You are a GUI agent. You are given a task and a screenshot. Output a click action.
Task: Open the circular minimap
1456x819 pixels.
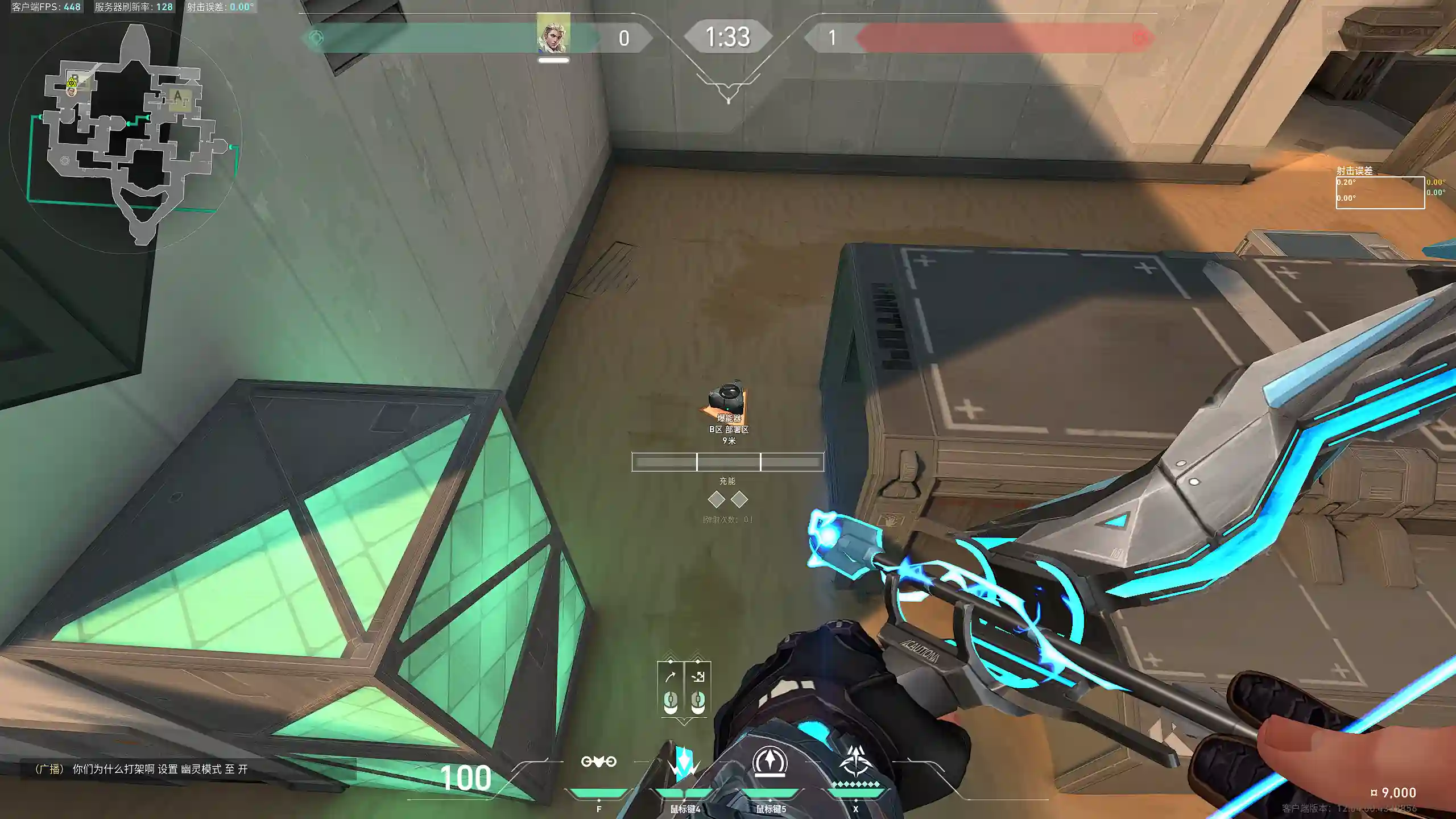(126, 136)
